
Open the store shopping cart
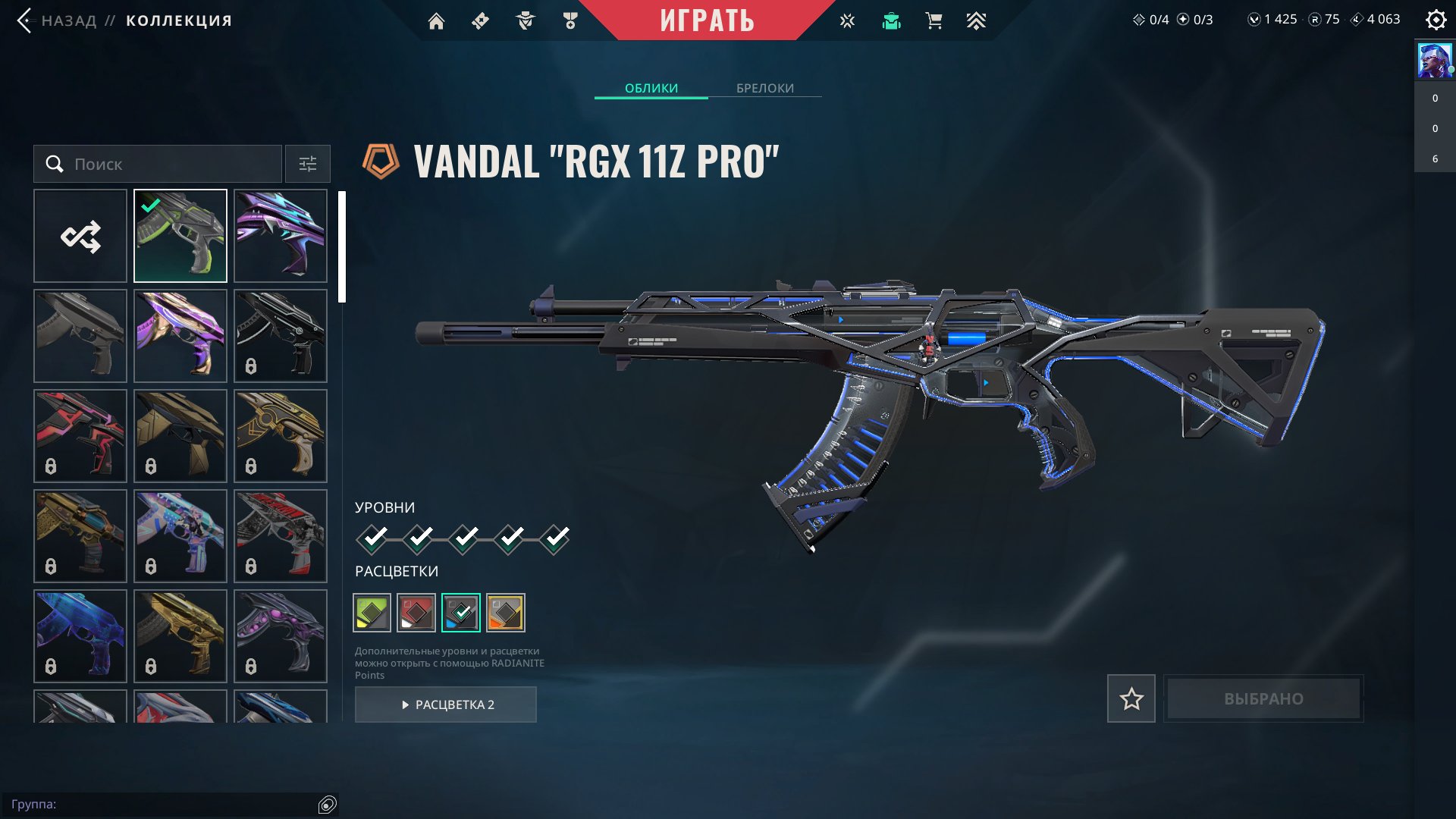[x=934, y=21]
